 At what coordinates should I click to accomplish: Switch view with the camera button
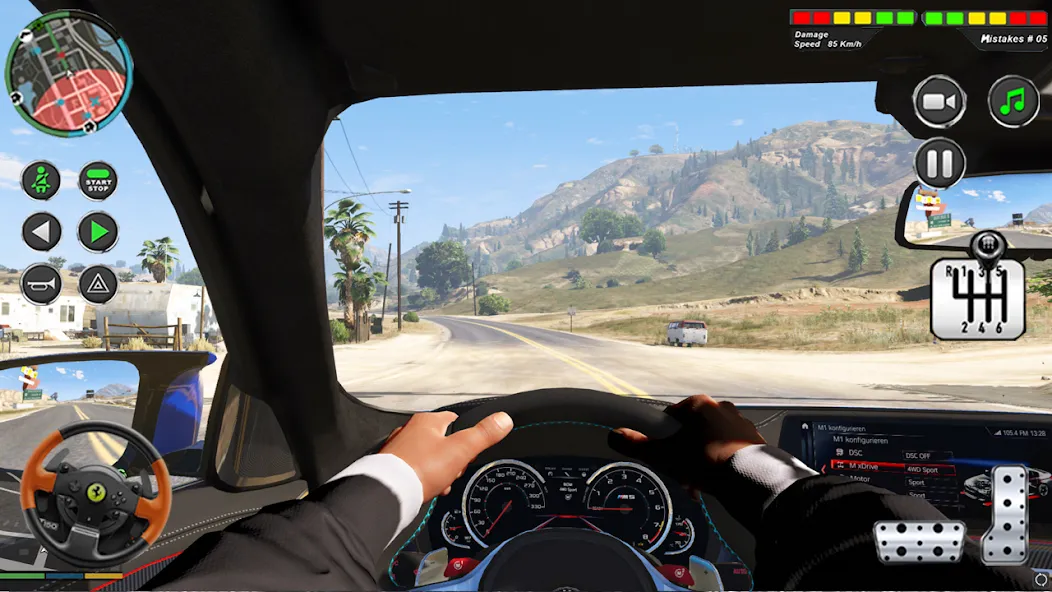[x=939, y=101]
